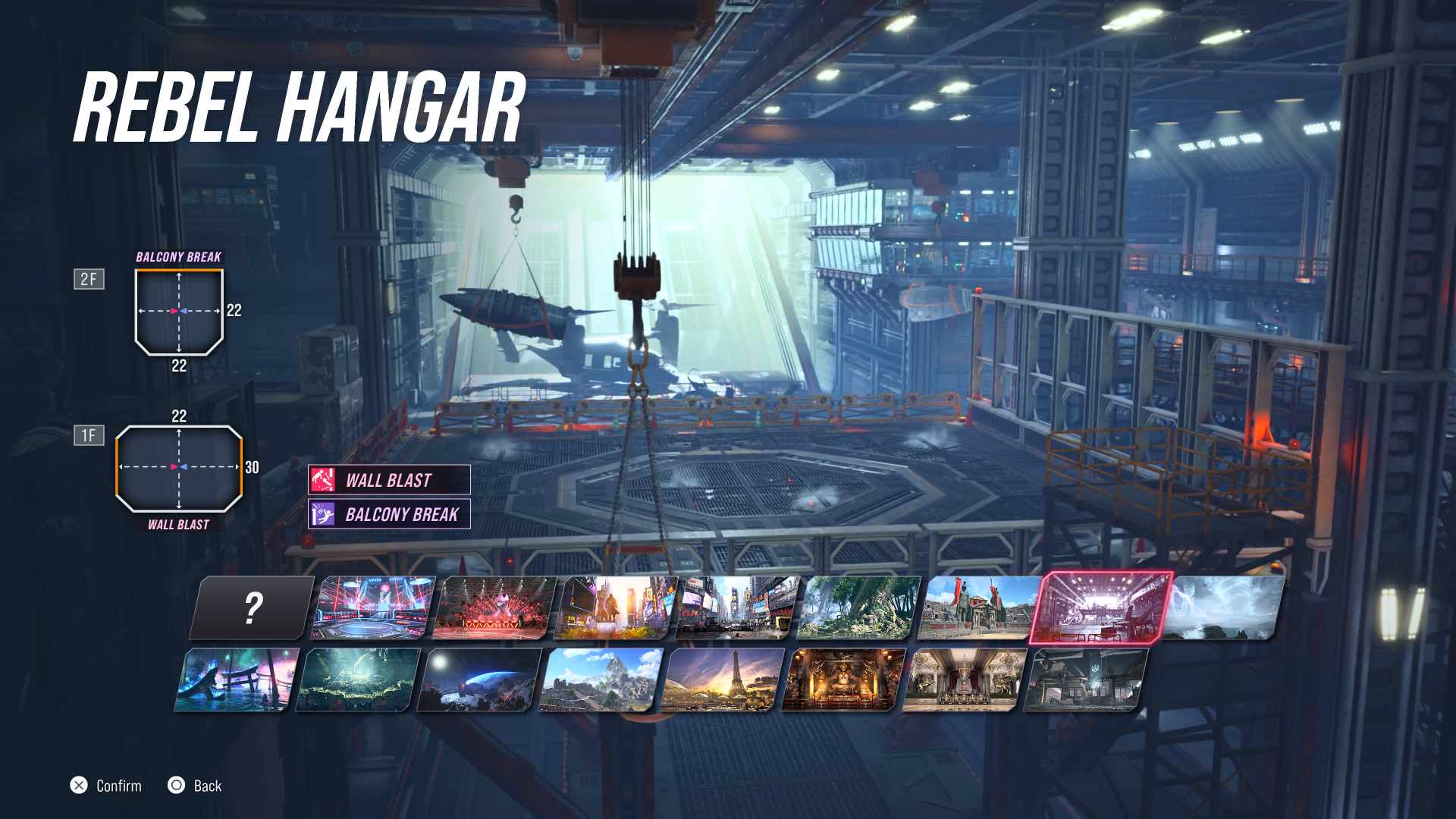View the 2F floor layout diagram
This screenshot has width=1456, height=819.
[179, 311]
